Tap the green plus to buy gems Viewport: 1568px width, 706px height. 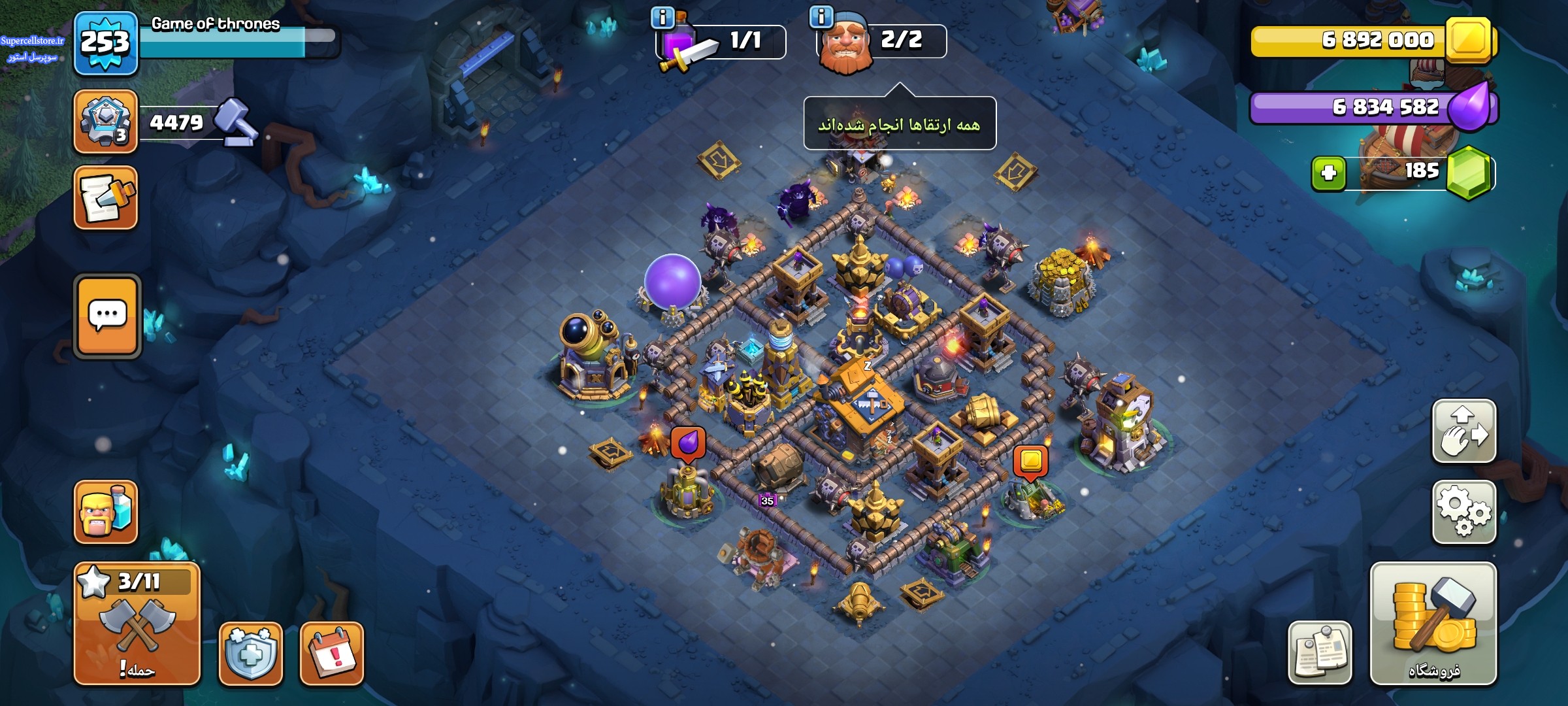point(1328,173)
